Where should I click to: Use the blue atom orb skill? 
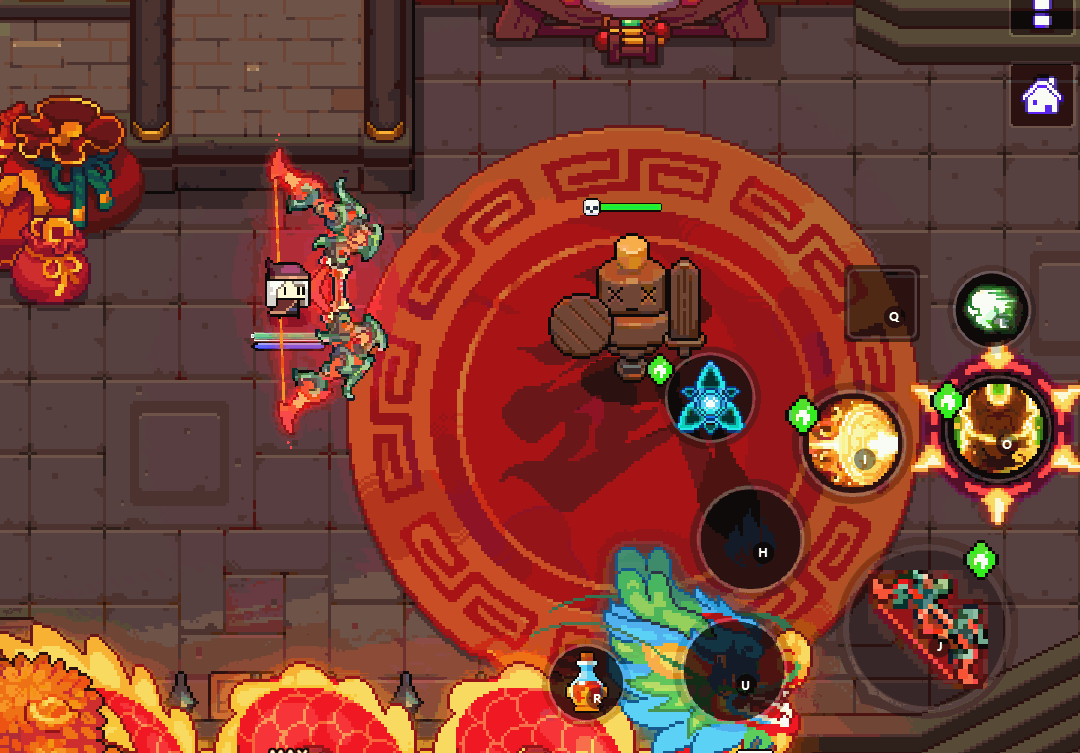pos(710,398)
